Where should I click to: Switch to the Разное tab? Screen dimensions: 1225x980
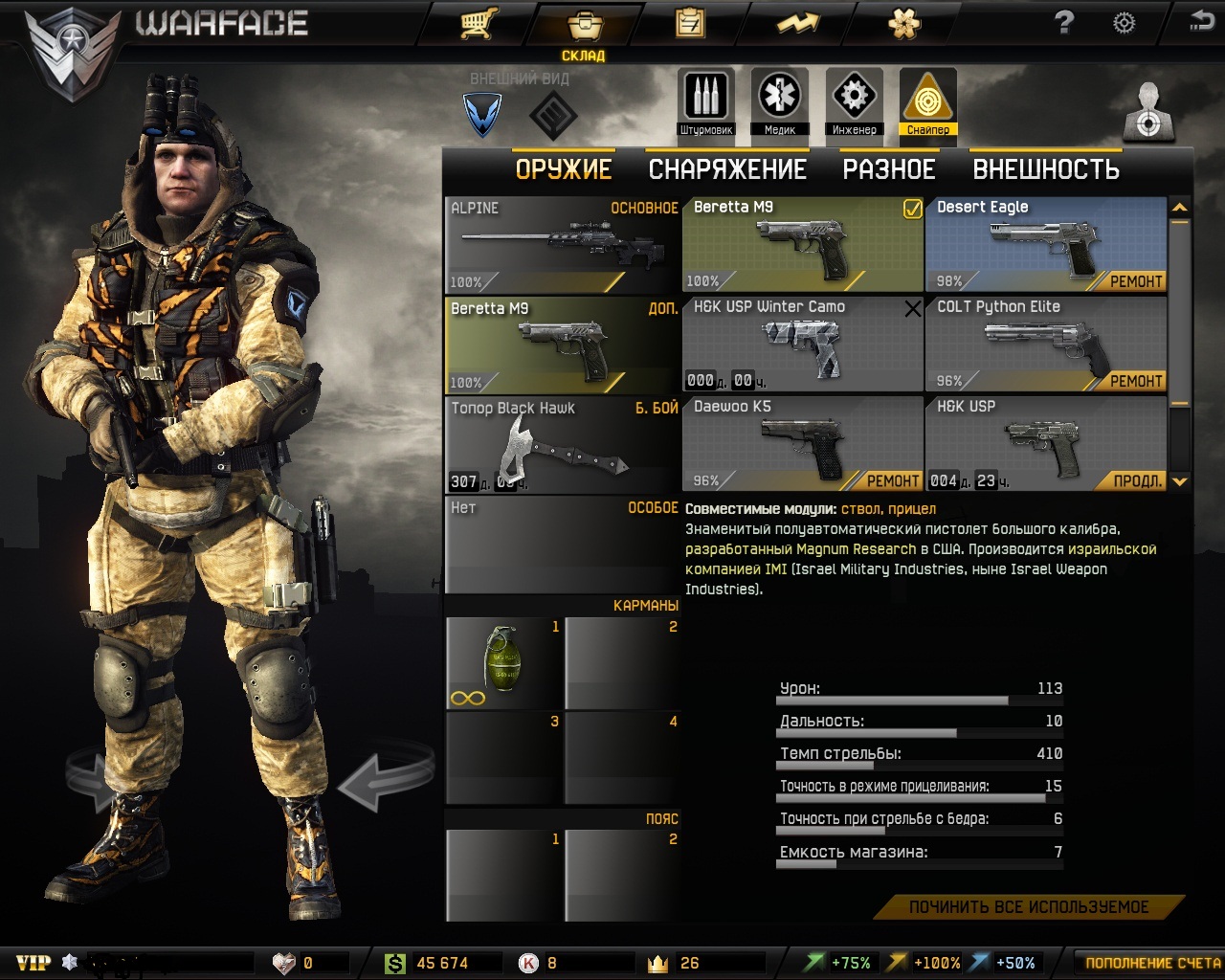tap(888, 169)
